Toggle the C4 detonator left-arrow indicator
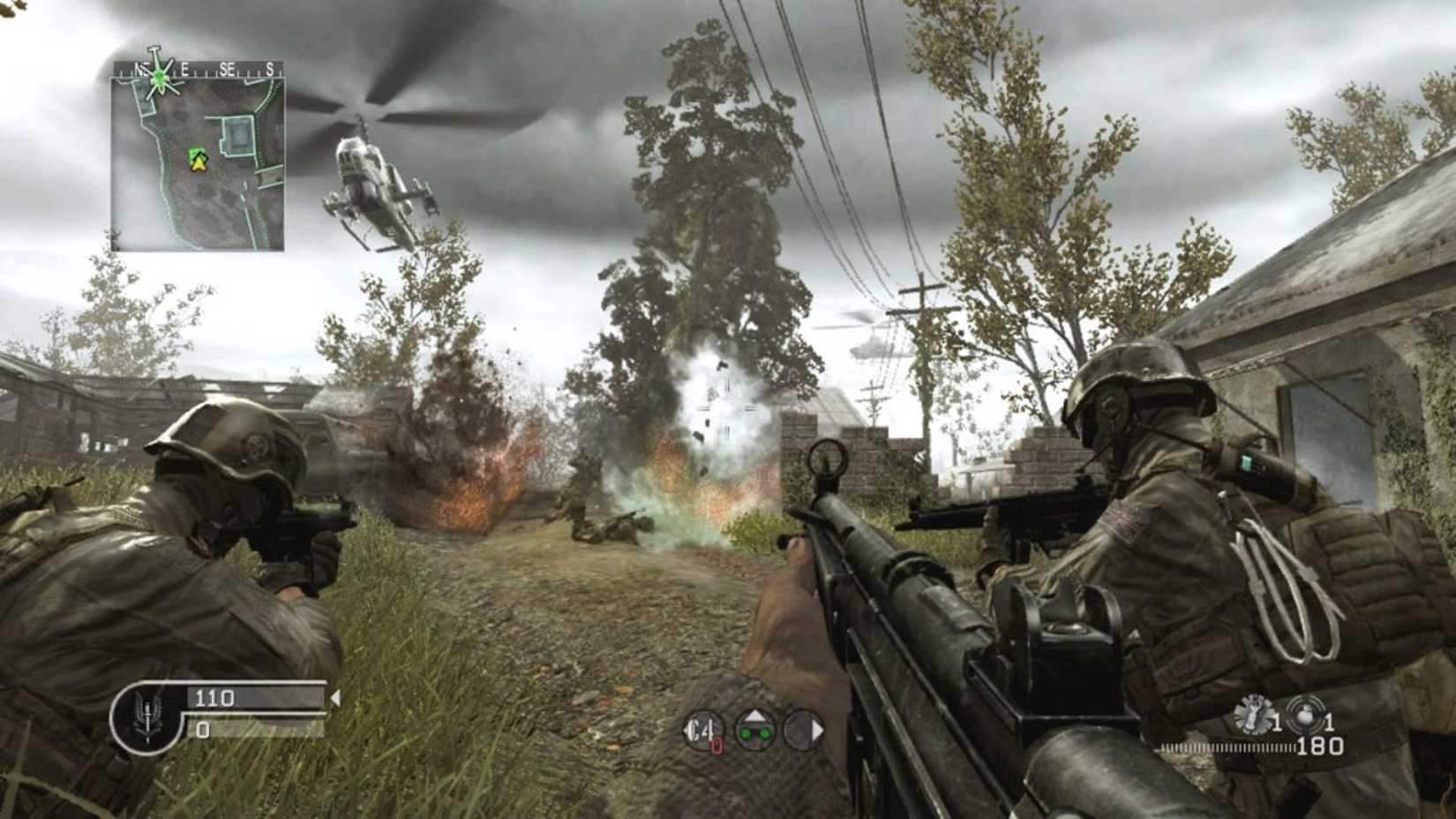Screen dimensions: 1456x819 pos(686,730)
